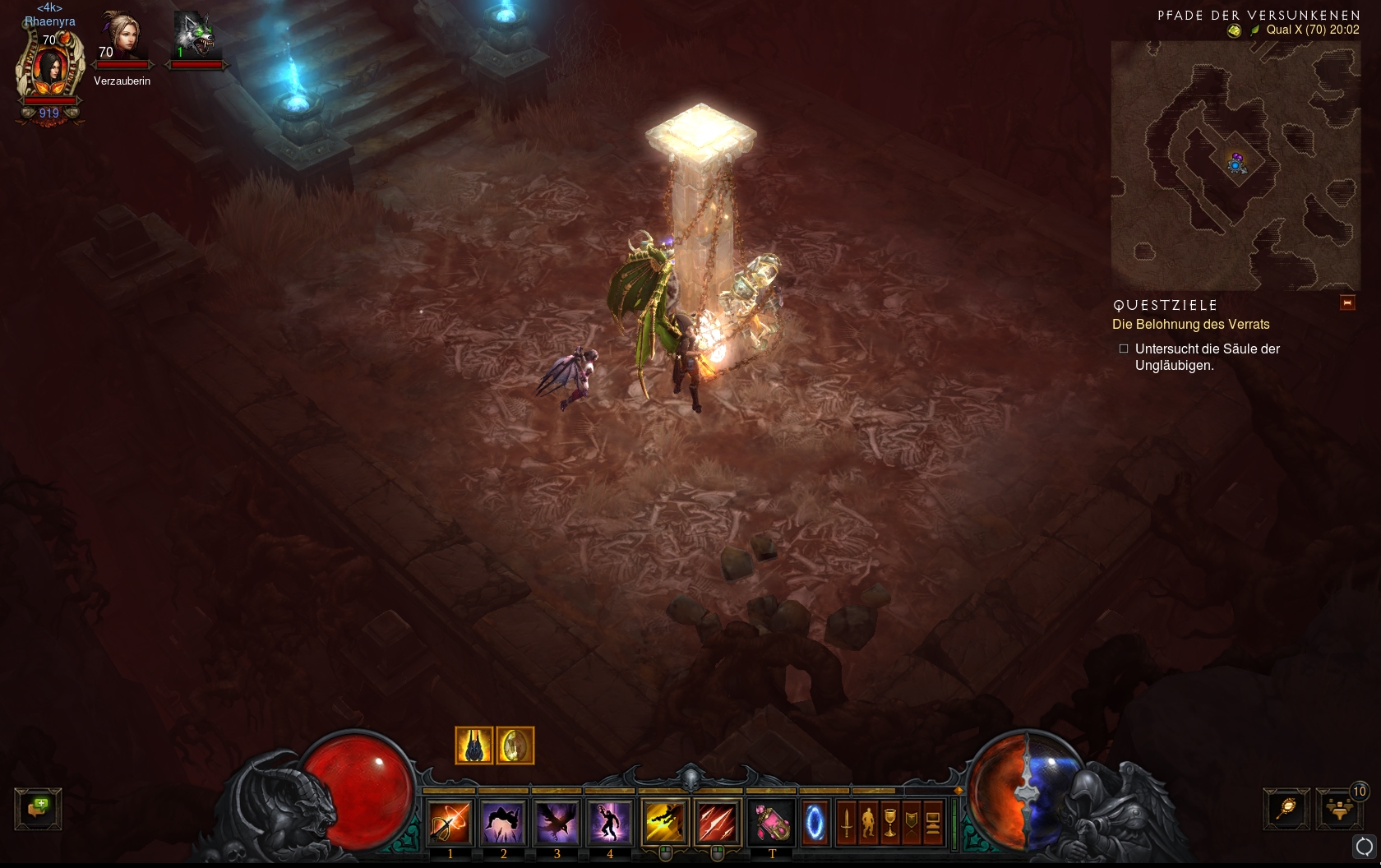
Task: Select Rhaenyra's player portrait
Action: pos(50,70)
